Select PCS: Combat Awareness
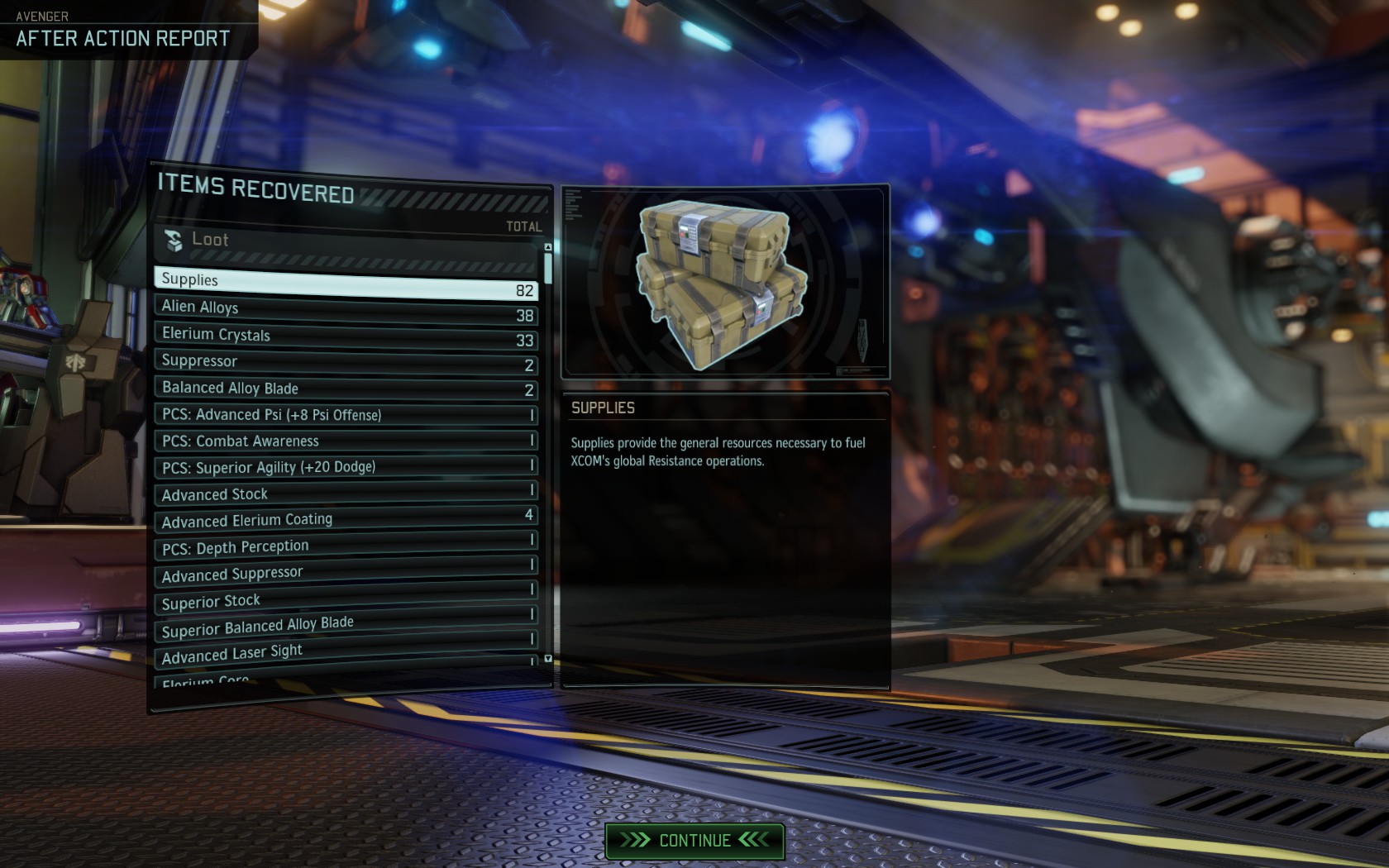 pos(346,441)
